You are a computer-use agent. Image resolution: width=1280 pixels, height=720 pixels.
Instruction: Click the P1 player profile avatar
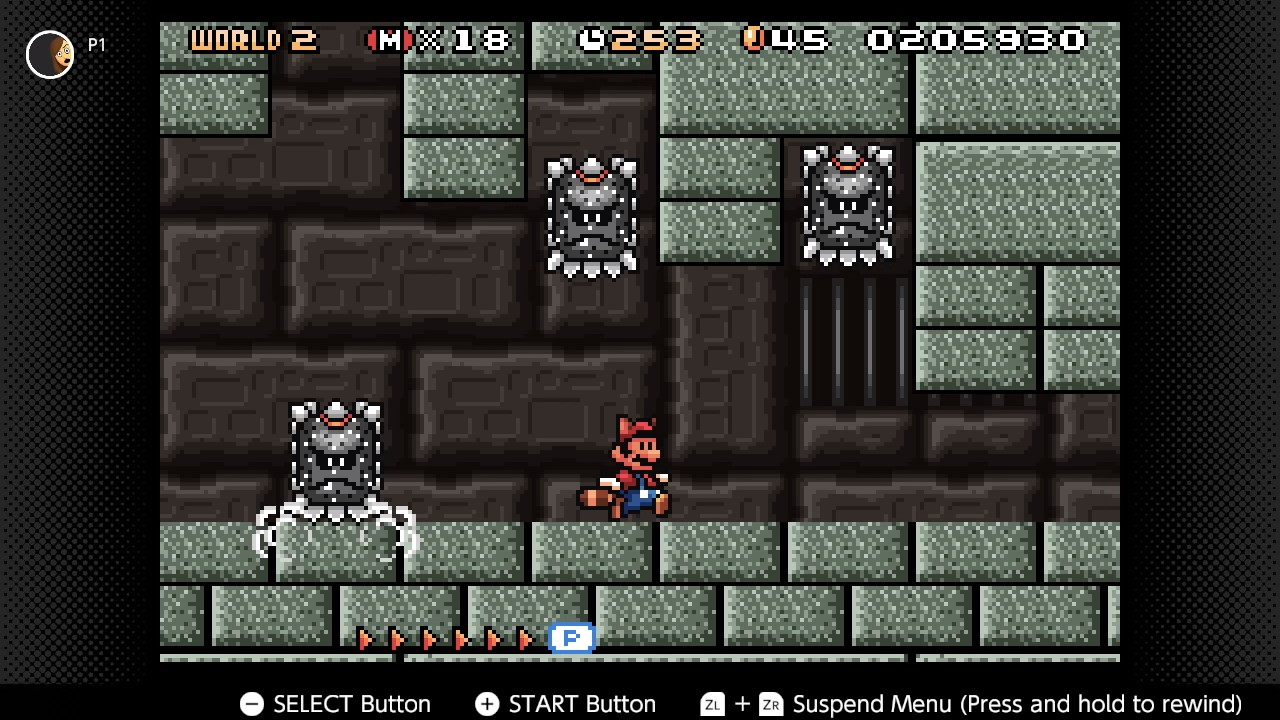[50, 54]
